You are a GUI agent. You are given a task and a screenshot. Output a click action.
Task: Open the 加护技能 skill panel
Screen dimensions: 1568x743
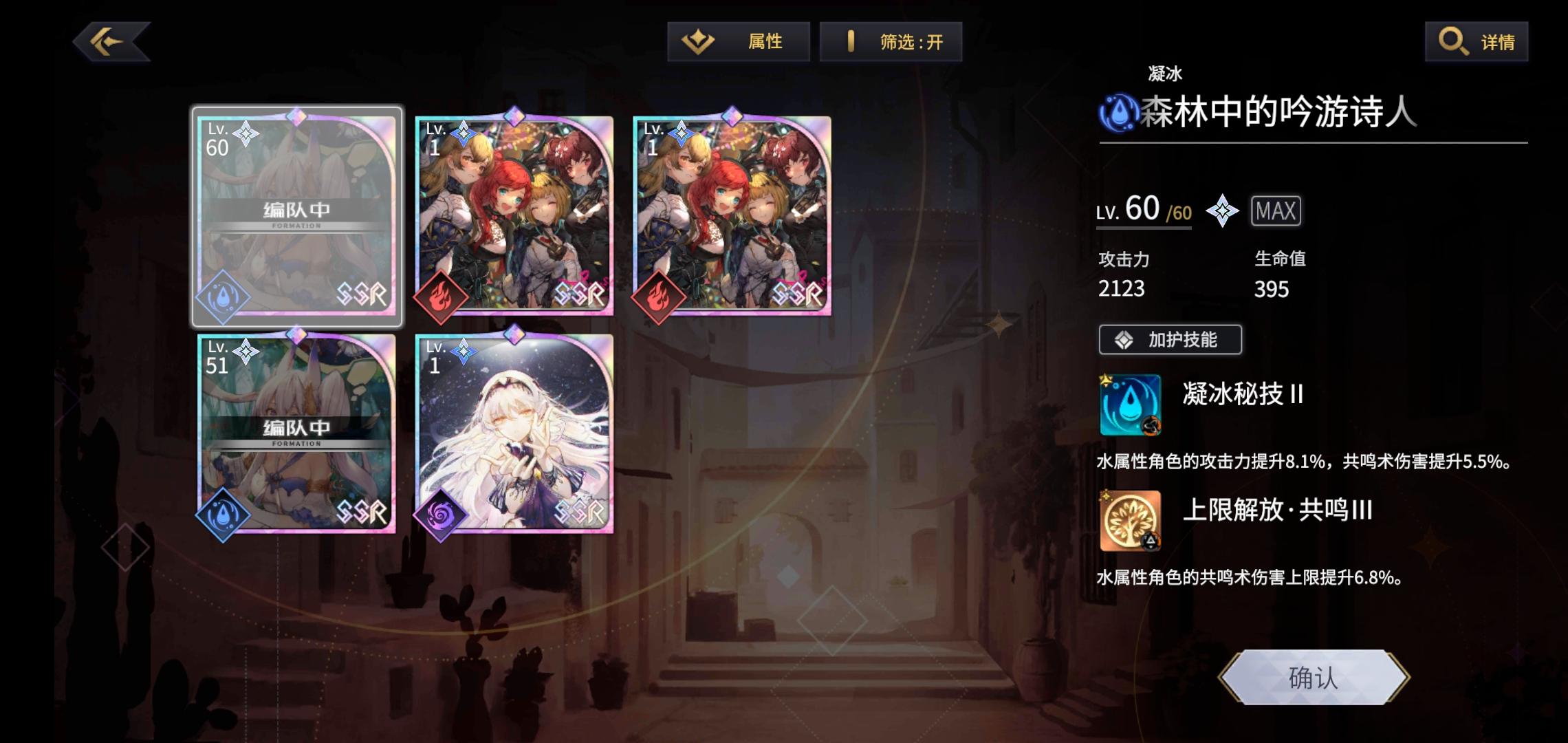pyautogui.click(x=1169, y=339)
